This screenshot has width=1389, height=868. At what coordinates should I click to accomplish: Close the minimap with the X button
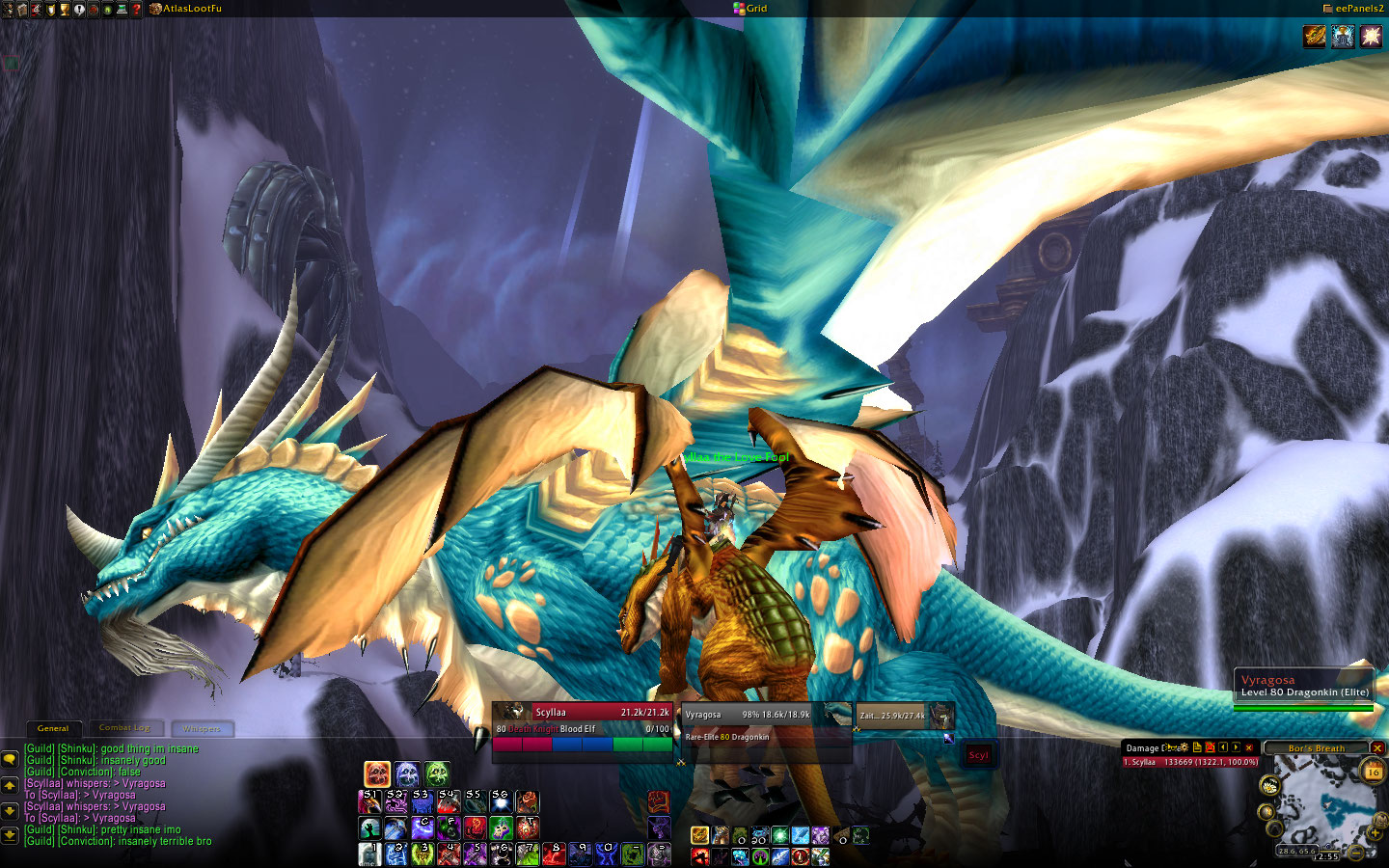click(1377, 747)
